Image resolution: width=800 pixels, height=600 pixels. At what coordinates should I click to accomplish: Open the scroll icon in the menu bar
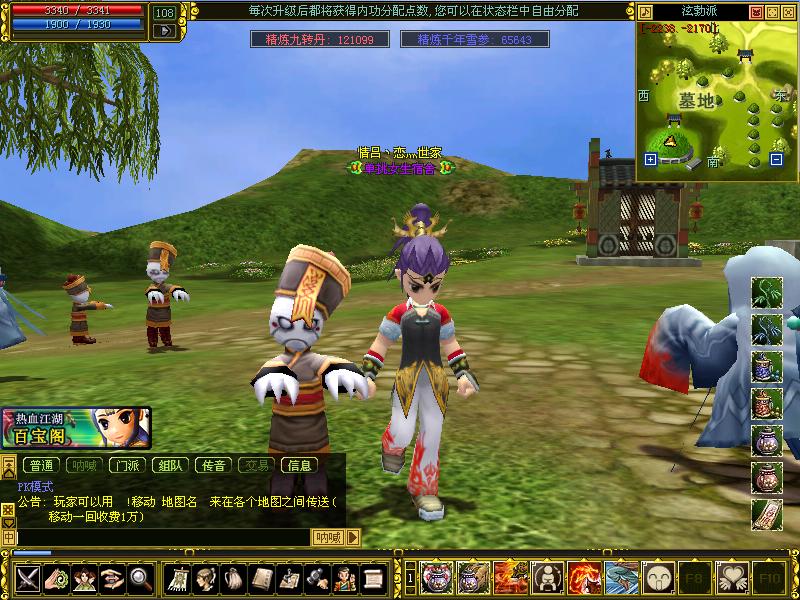373,577
